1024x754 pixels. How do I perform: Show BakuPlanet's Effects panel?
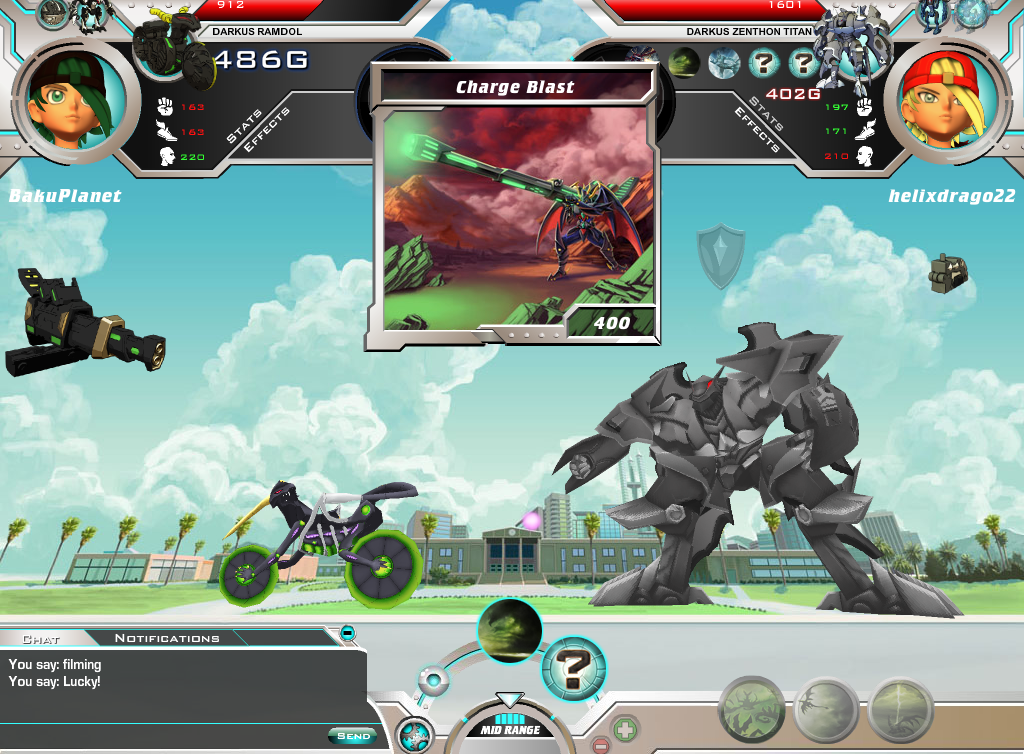(x=268, y=127)
